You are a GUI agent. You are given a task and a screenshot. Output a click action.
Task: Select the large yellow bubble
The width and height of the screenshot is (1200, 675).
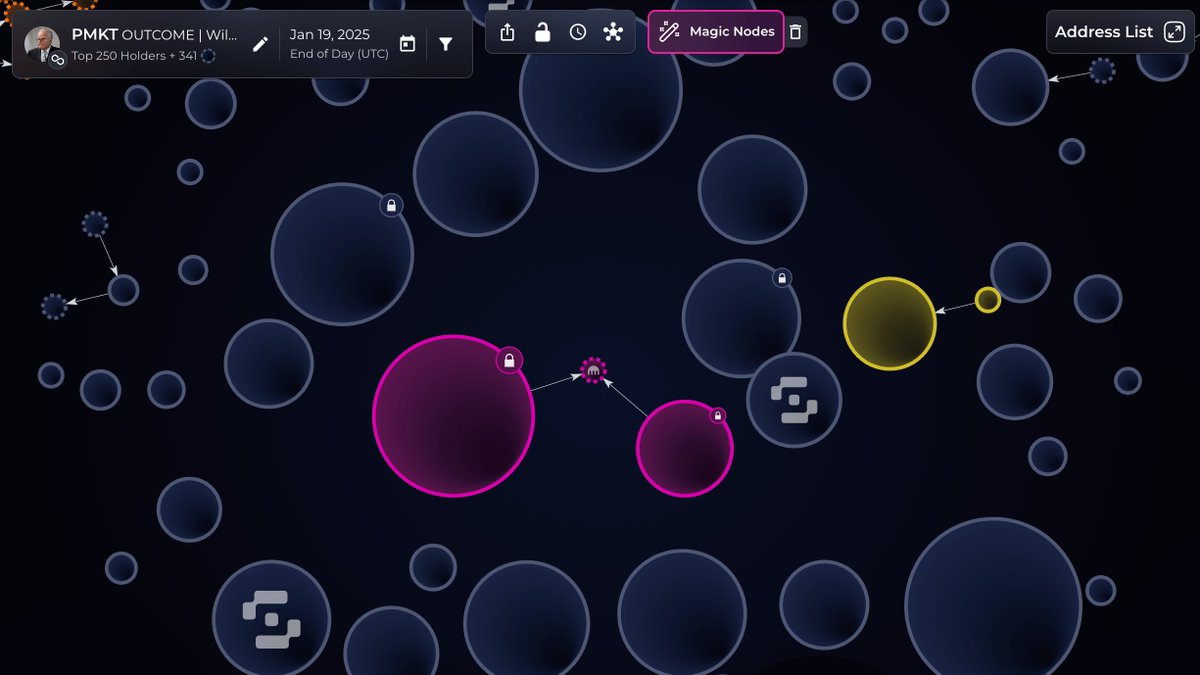[889, 324]
